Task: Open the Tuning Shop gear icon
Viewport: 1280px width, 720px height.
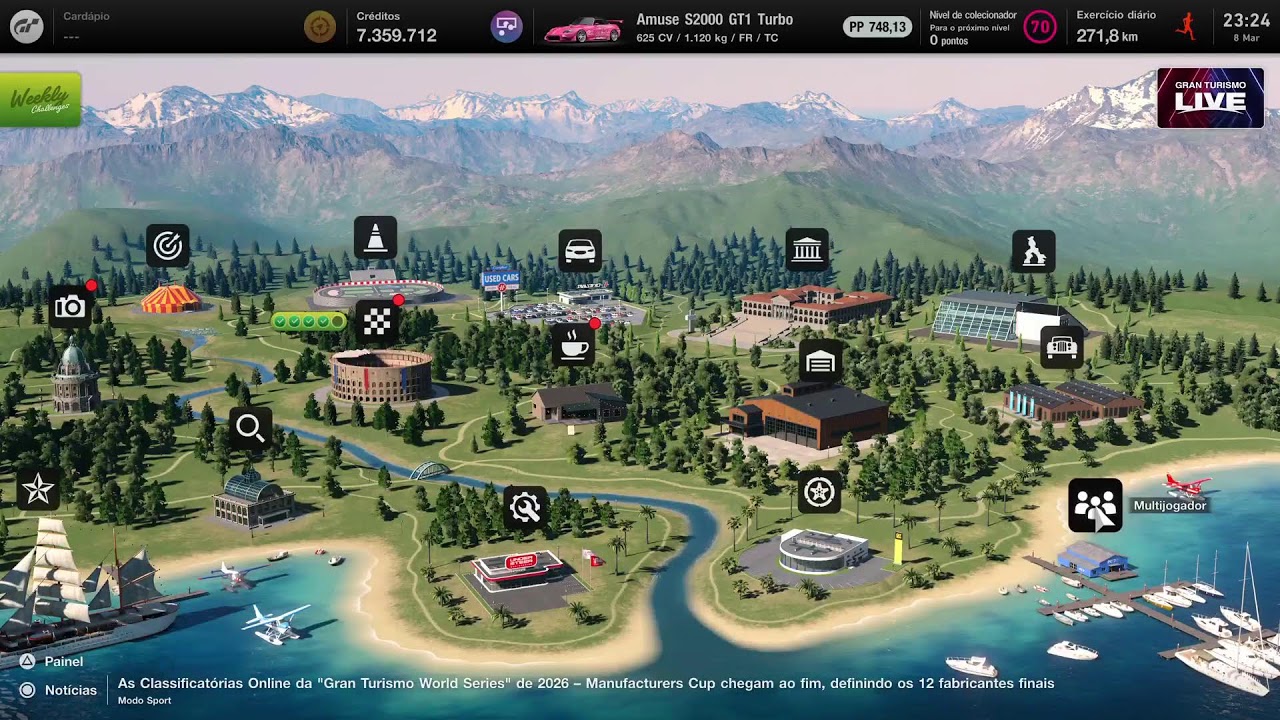Action: tap(525, 508)
